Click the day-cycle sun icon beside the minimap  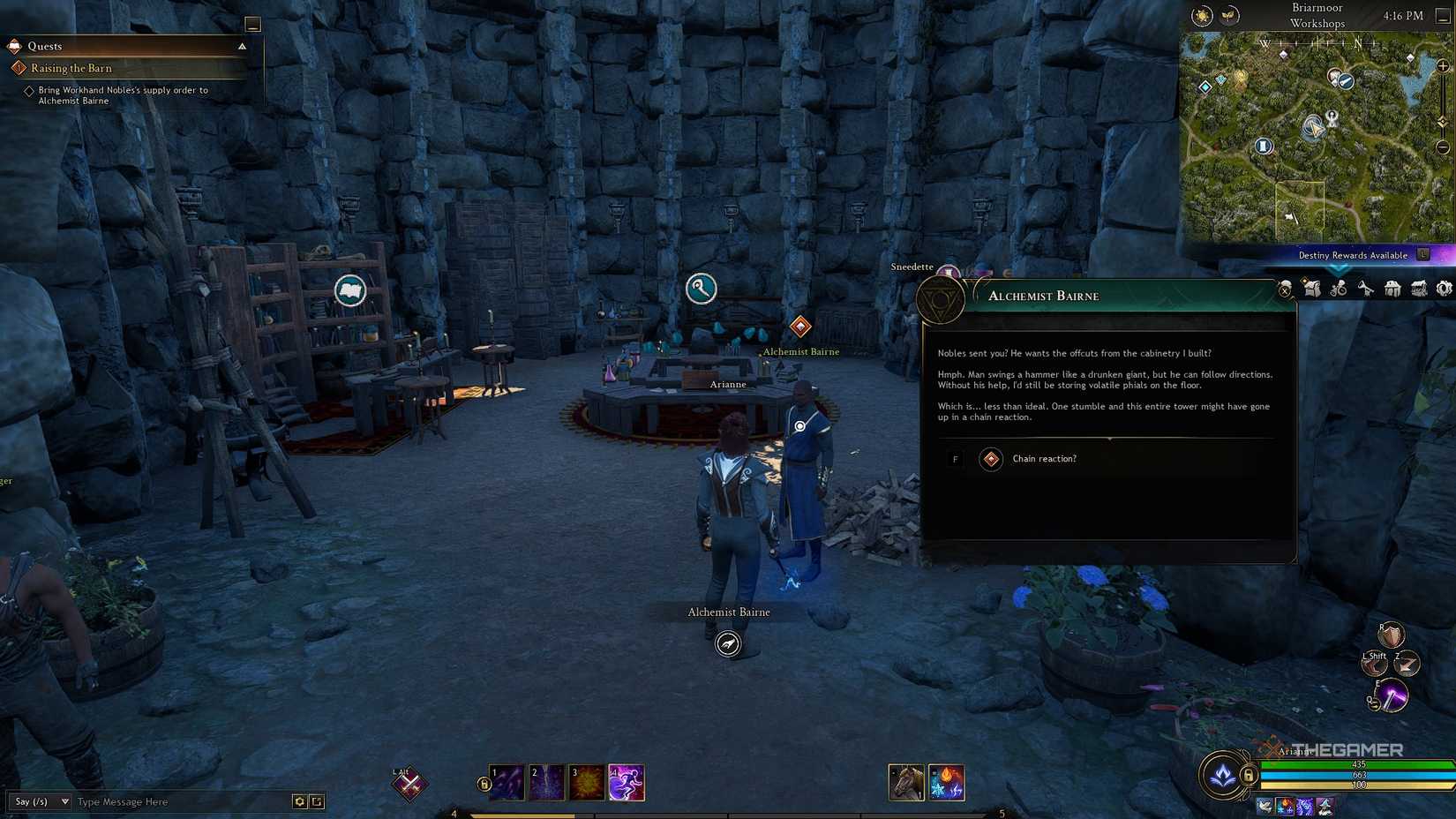1202,15
